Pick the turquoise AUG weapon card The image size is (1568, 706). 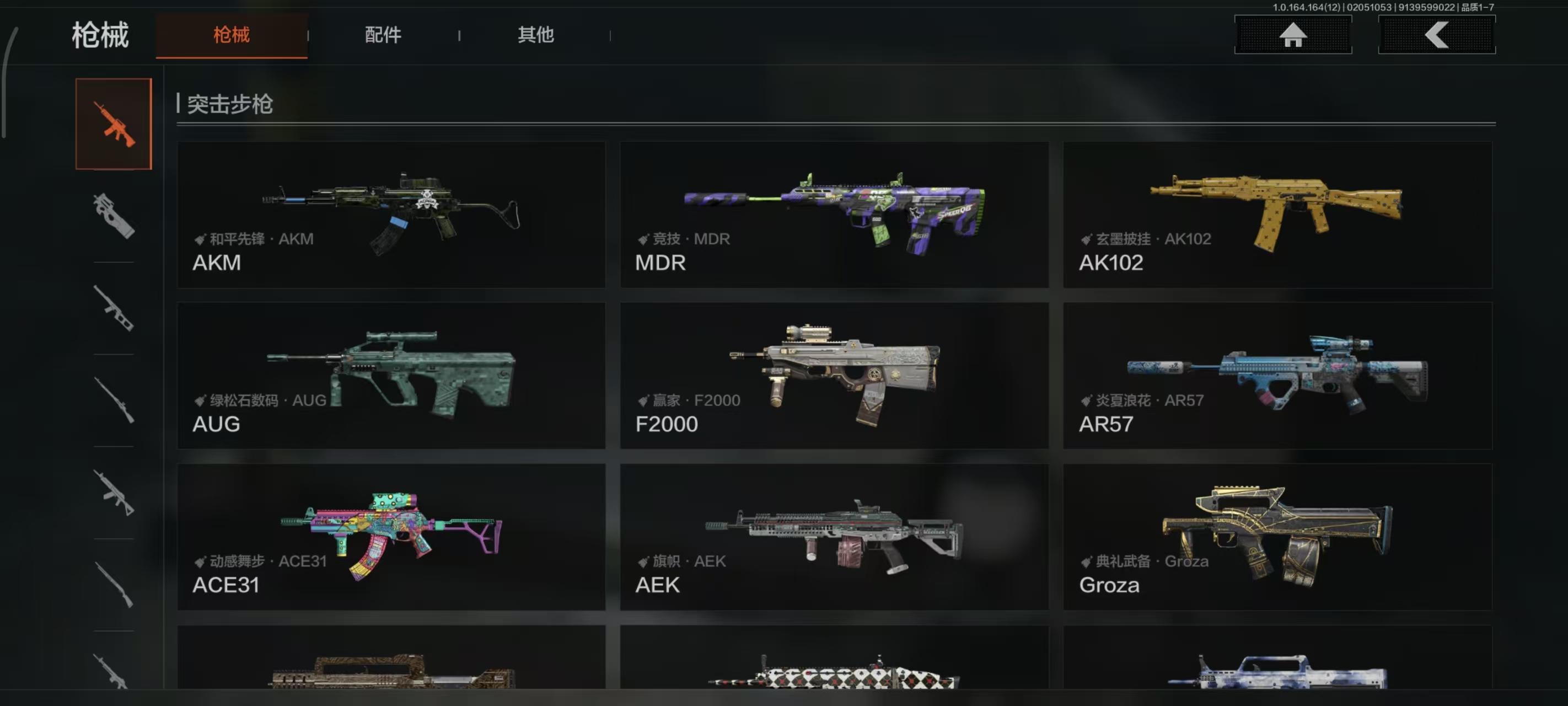tap(391, 375)
